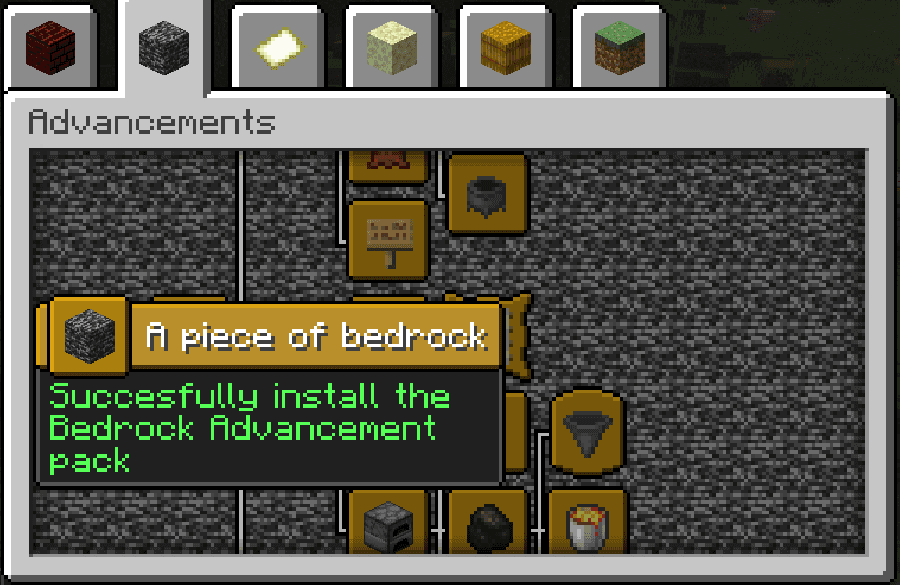Select the bedrock block advancements tab

(162, 47)
